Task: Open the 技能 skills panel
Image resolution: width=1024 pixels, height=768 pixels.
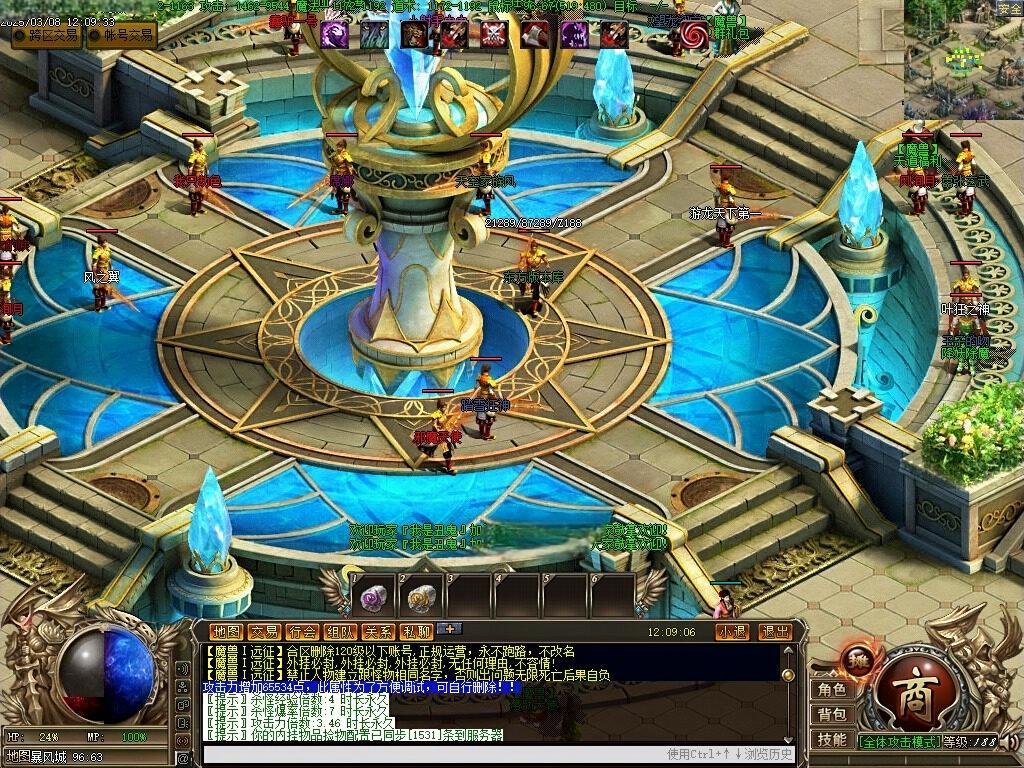Action: click(832, 740)
